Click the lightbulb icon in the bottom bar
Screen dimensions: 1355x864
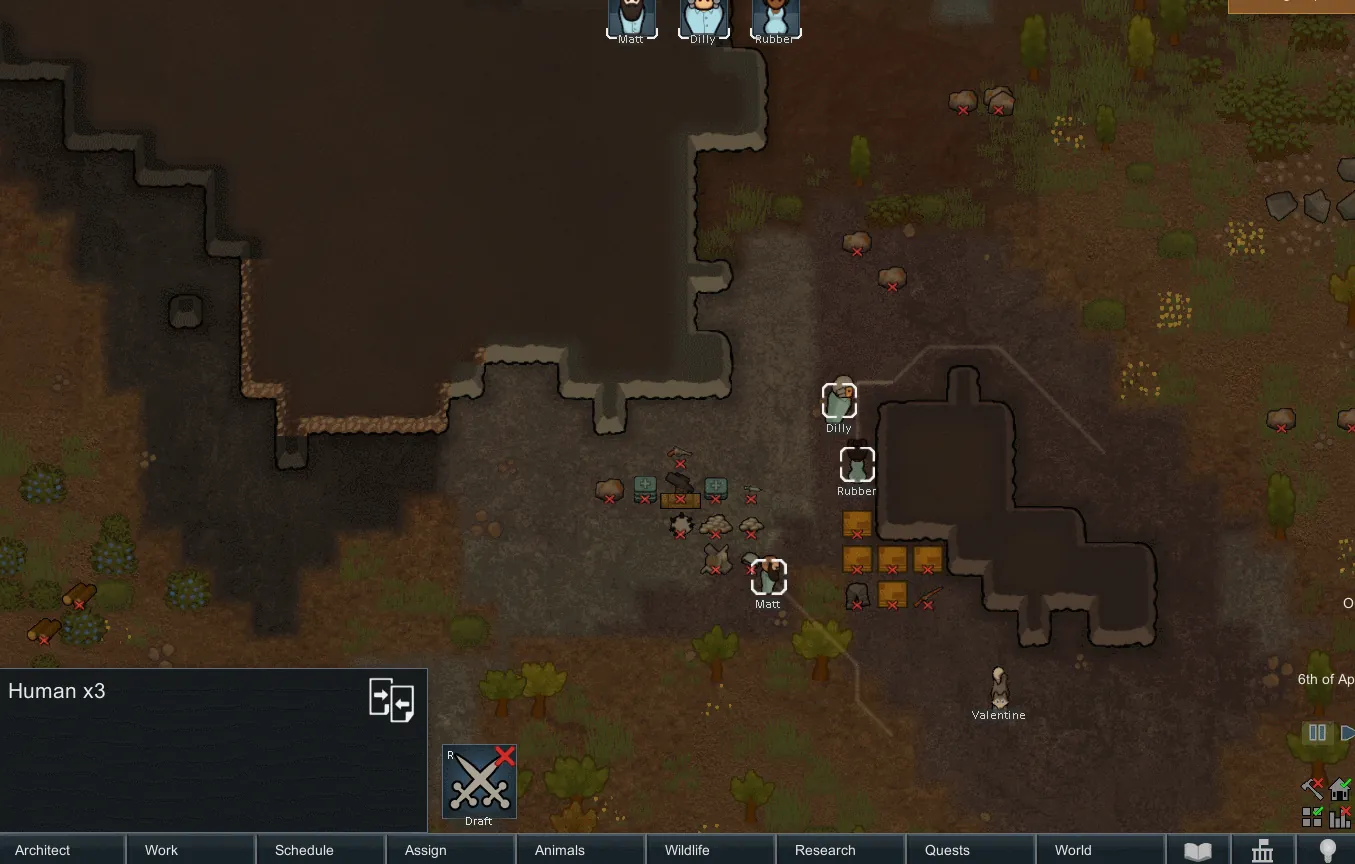click(1327, 851)
